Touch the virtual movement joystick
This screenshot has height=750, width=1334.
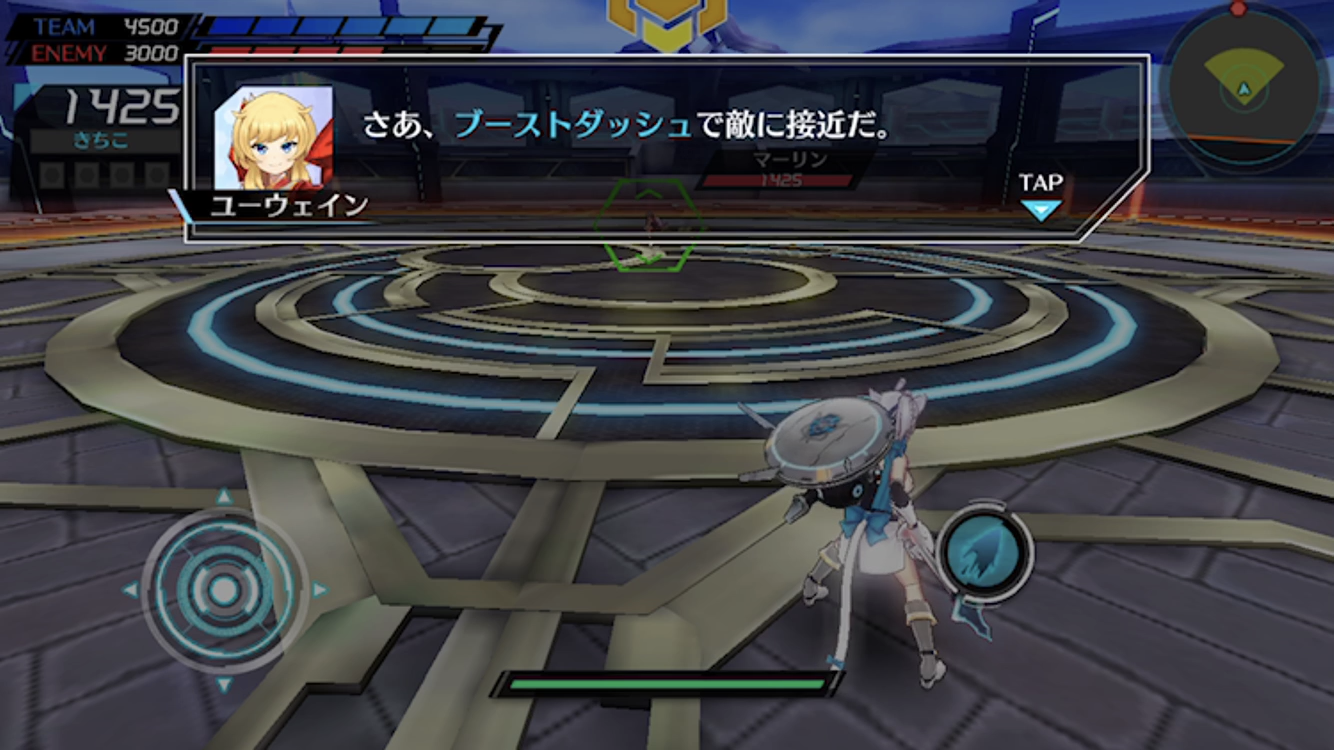pyautogui.click(x=224, y=590)
